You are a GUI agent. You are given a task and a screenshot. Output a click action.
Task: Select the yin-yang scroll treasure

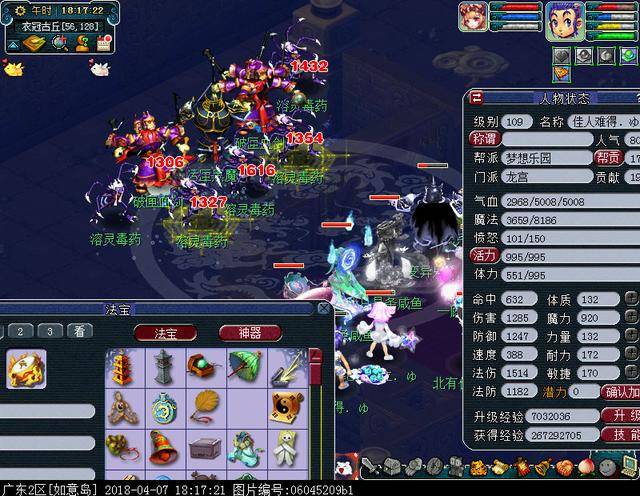tap(284, 407)
